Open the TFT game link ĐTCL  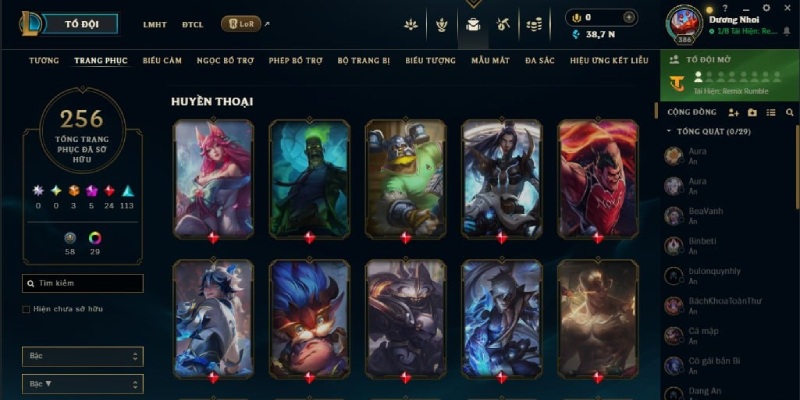[193, 24]
